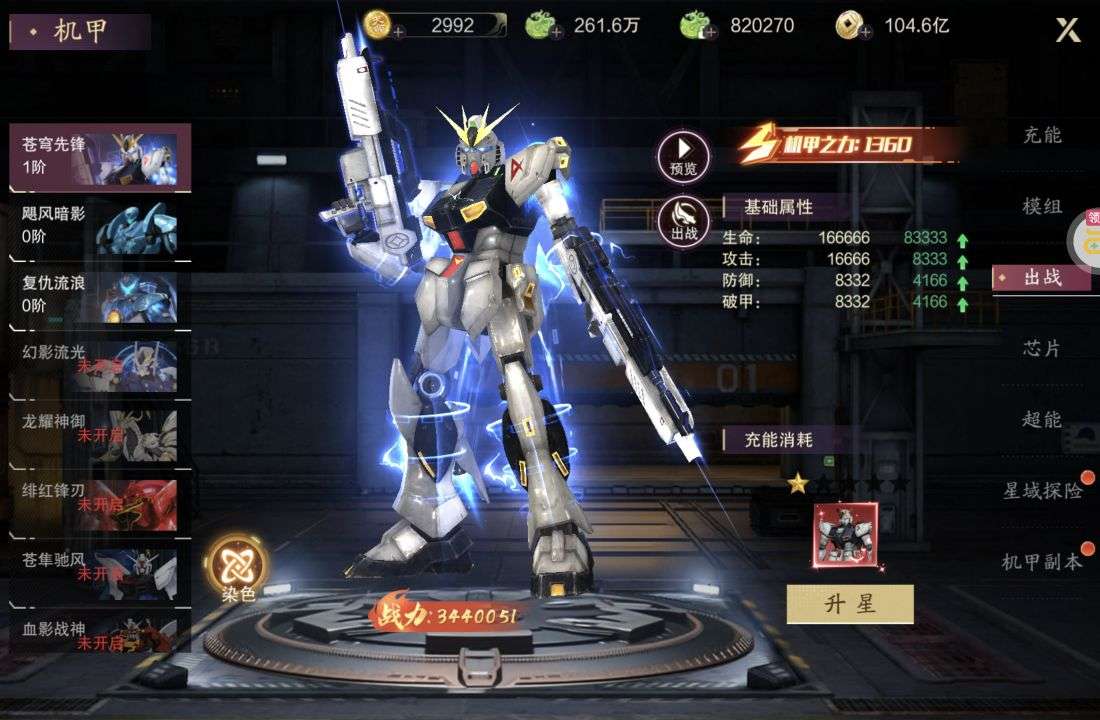Open the 超能 tab
Image resolution: width=1100 pixels, height=720 pixels.
(x=1042, y=419)
